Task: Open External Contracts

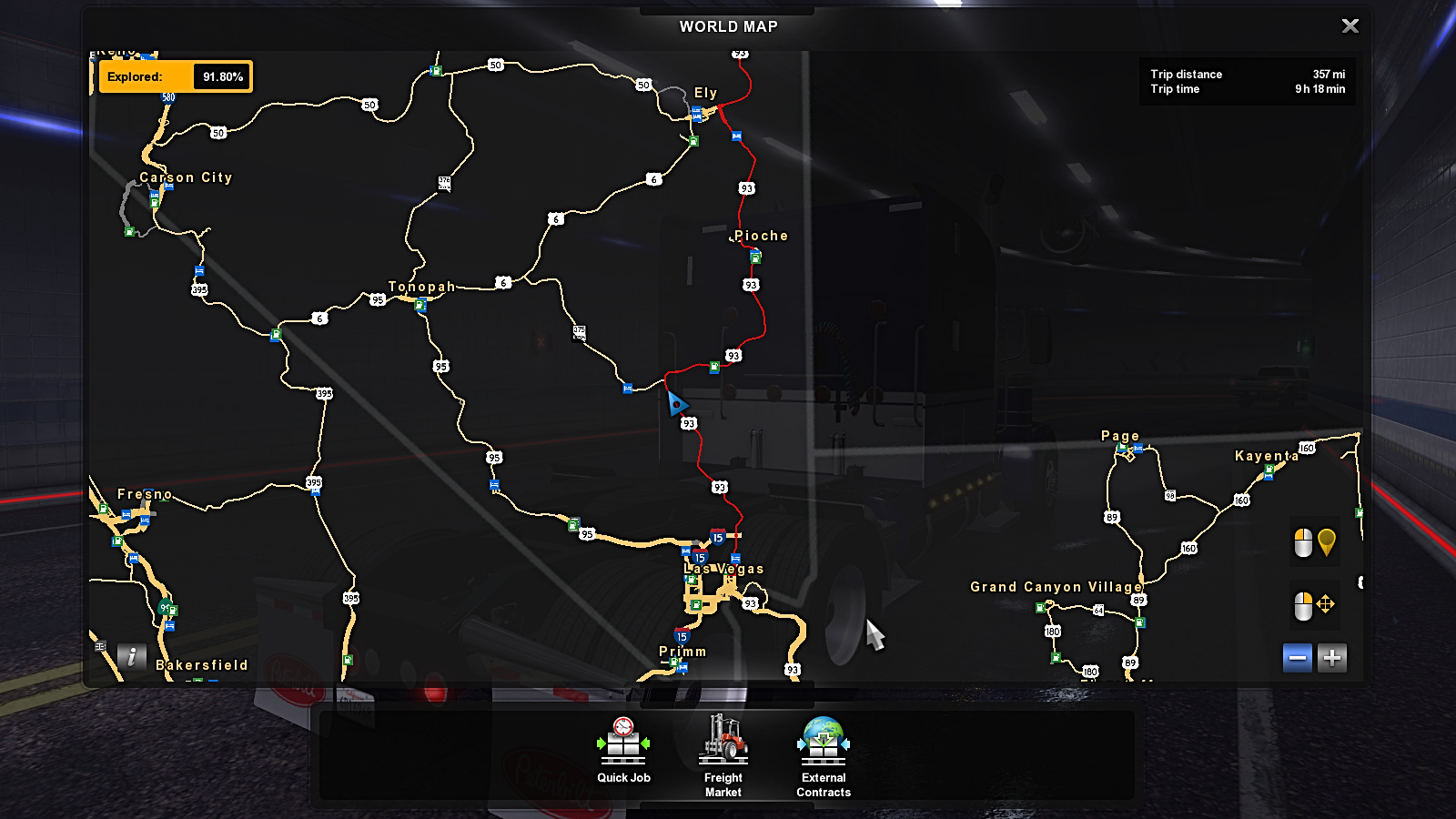Action: pos(824,755)
